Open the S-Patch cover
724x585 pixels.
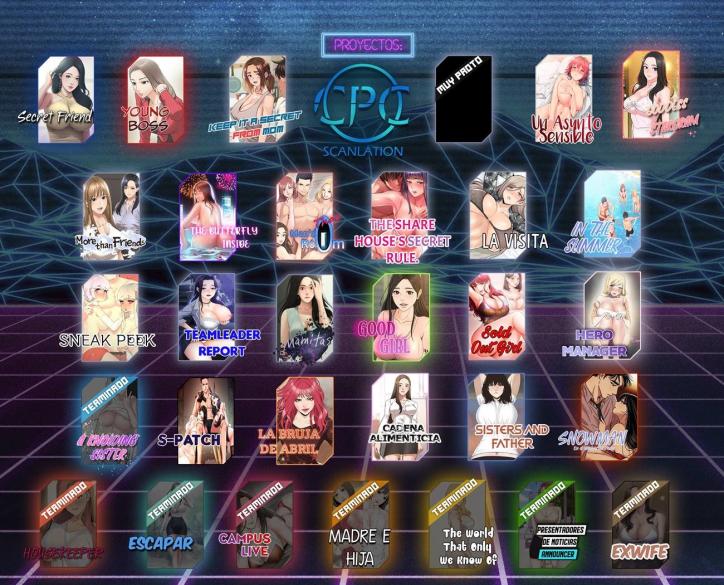[206, 420]
